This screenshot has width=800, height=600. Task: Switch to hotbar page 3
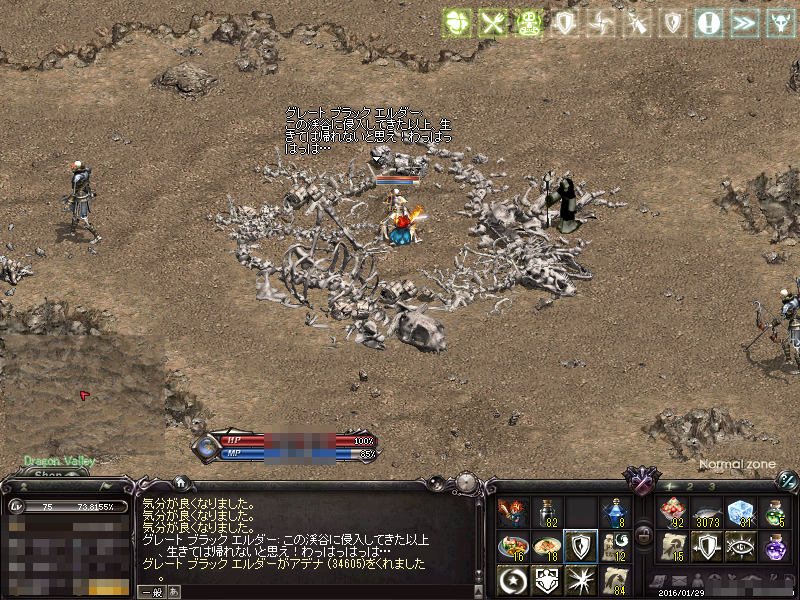point(711,486)
